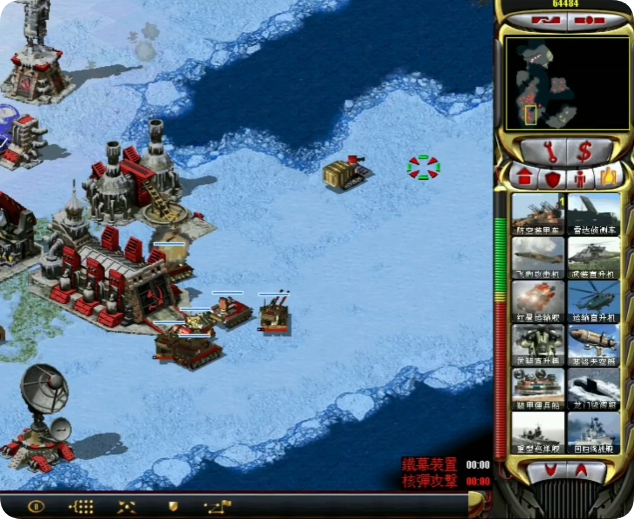Screen dimensions: 634x519
Task: Click the grid formation command on bottom bar
Action: point(81,506)
